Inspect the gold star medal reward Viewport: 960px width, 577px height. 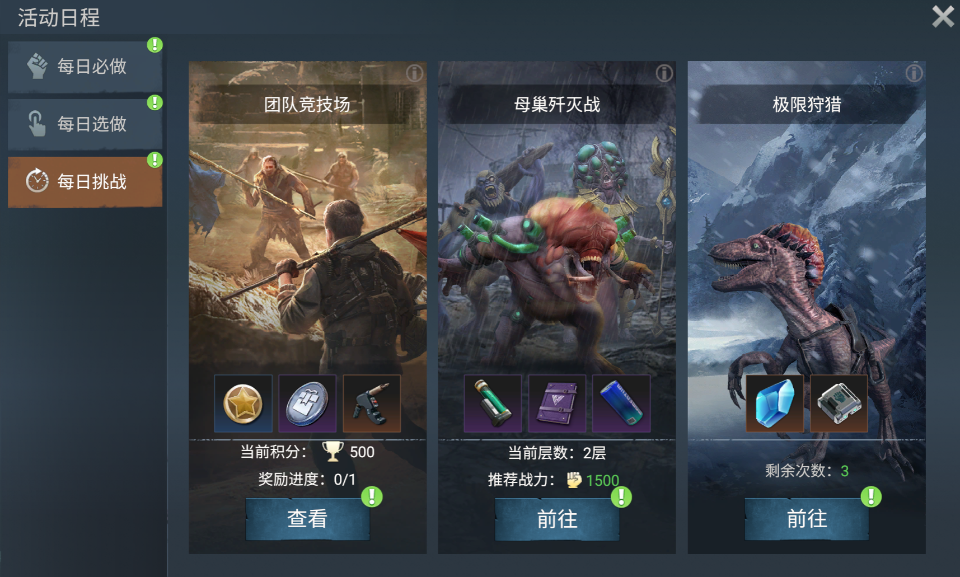(x=243, y=403)
